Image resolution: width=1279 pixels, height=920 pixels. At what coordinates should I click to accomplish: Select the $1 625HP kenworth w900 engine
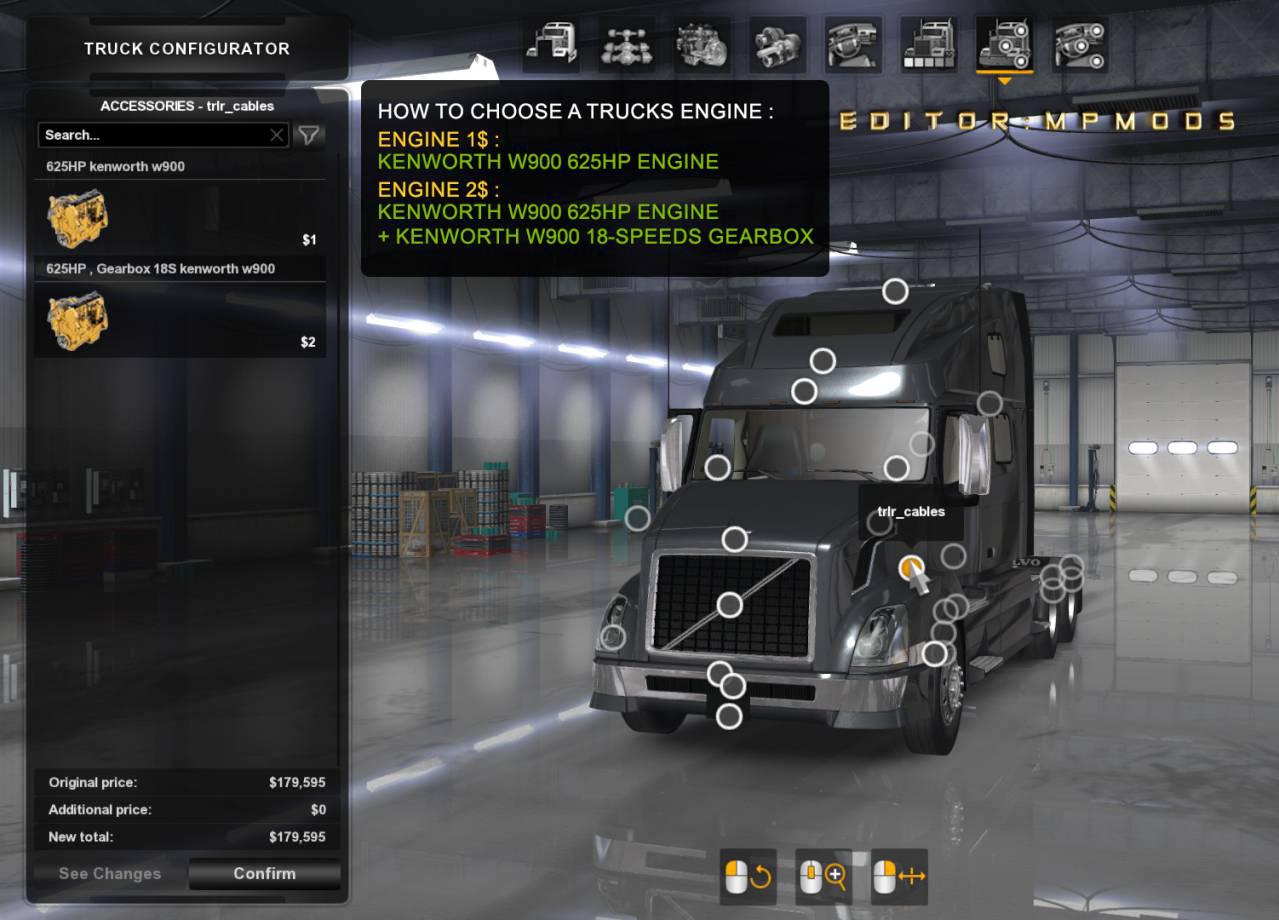coord(180,219)
